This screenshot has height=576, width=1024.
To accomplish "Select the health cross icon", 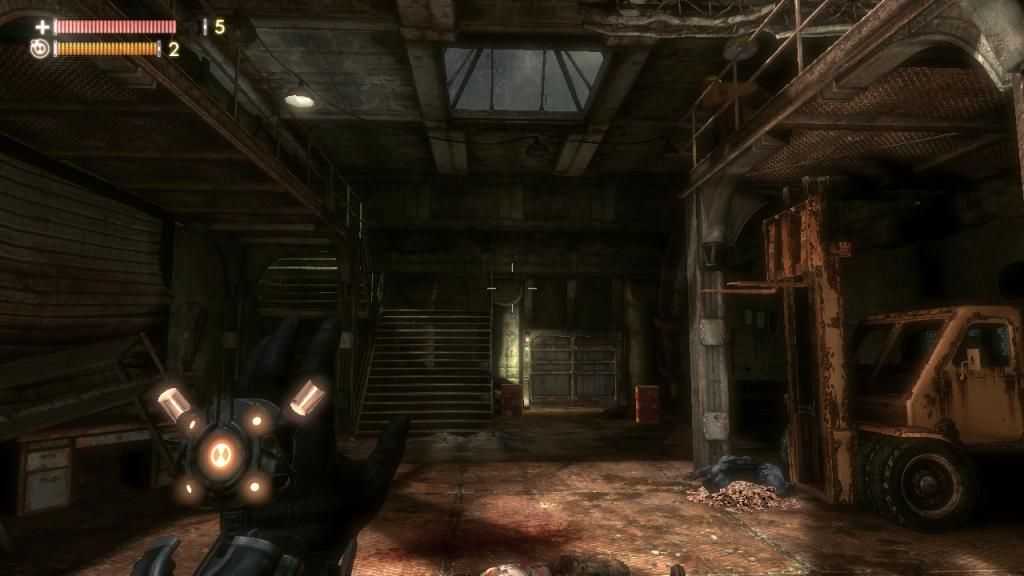I will [42, 27].
